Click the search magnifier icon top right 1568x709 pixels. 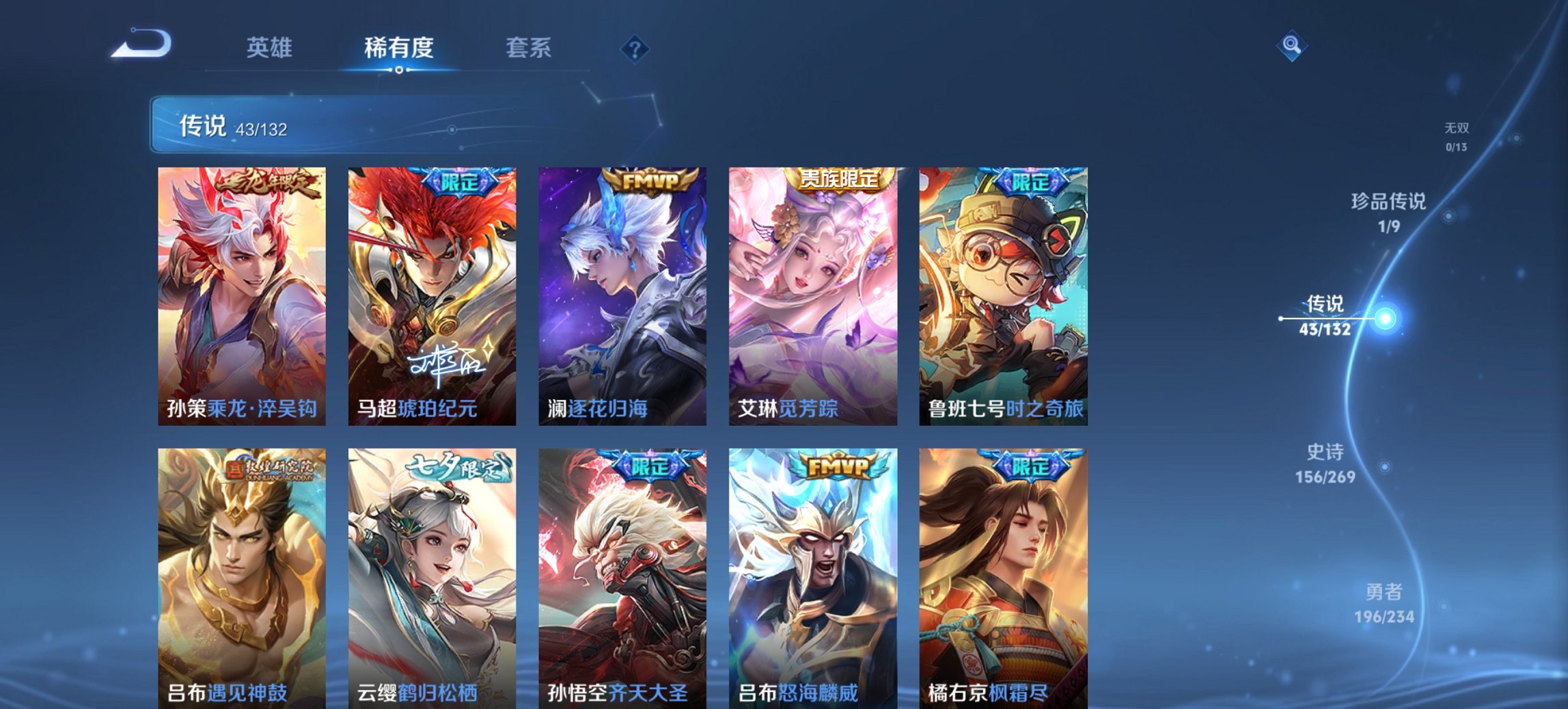pos(1290,47)
